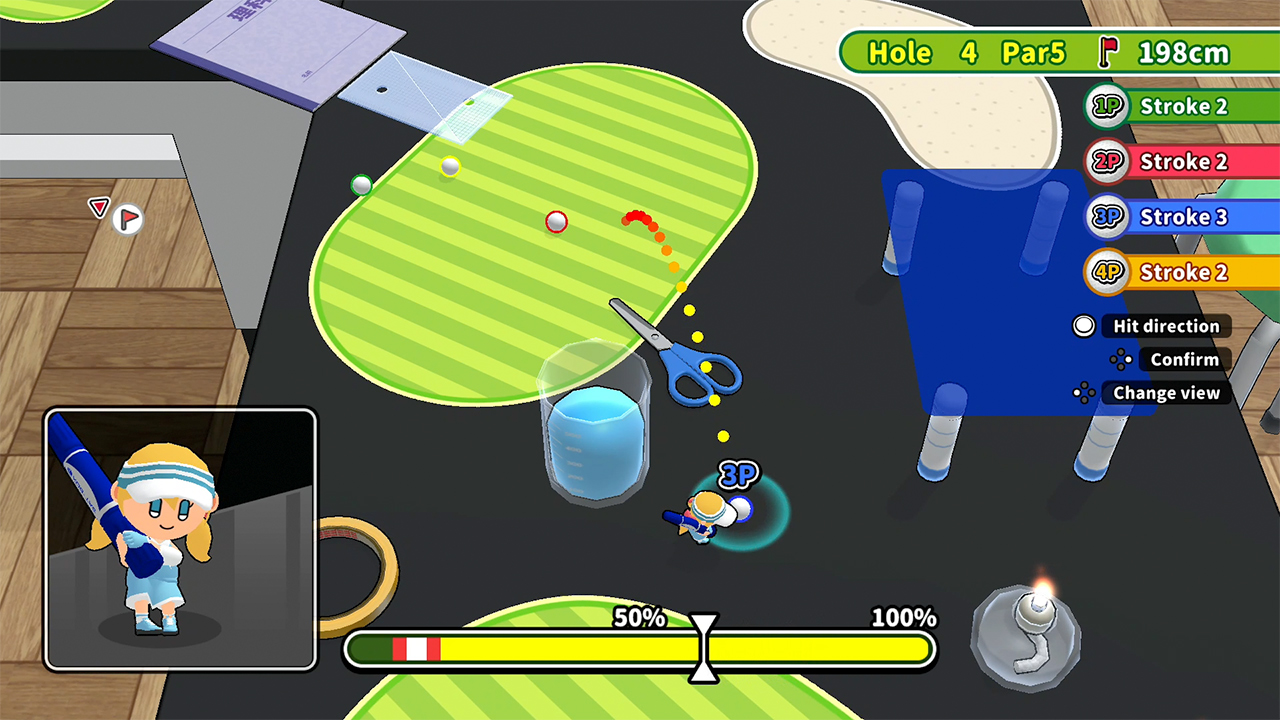
Task: Open the Stroke 3 score entry
Action: tap(1185, 217)
